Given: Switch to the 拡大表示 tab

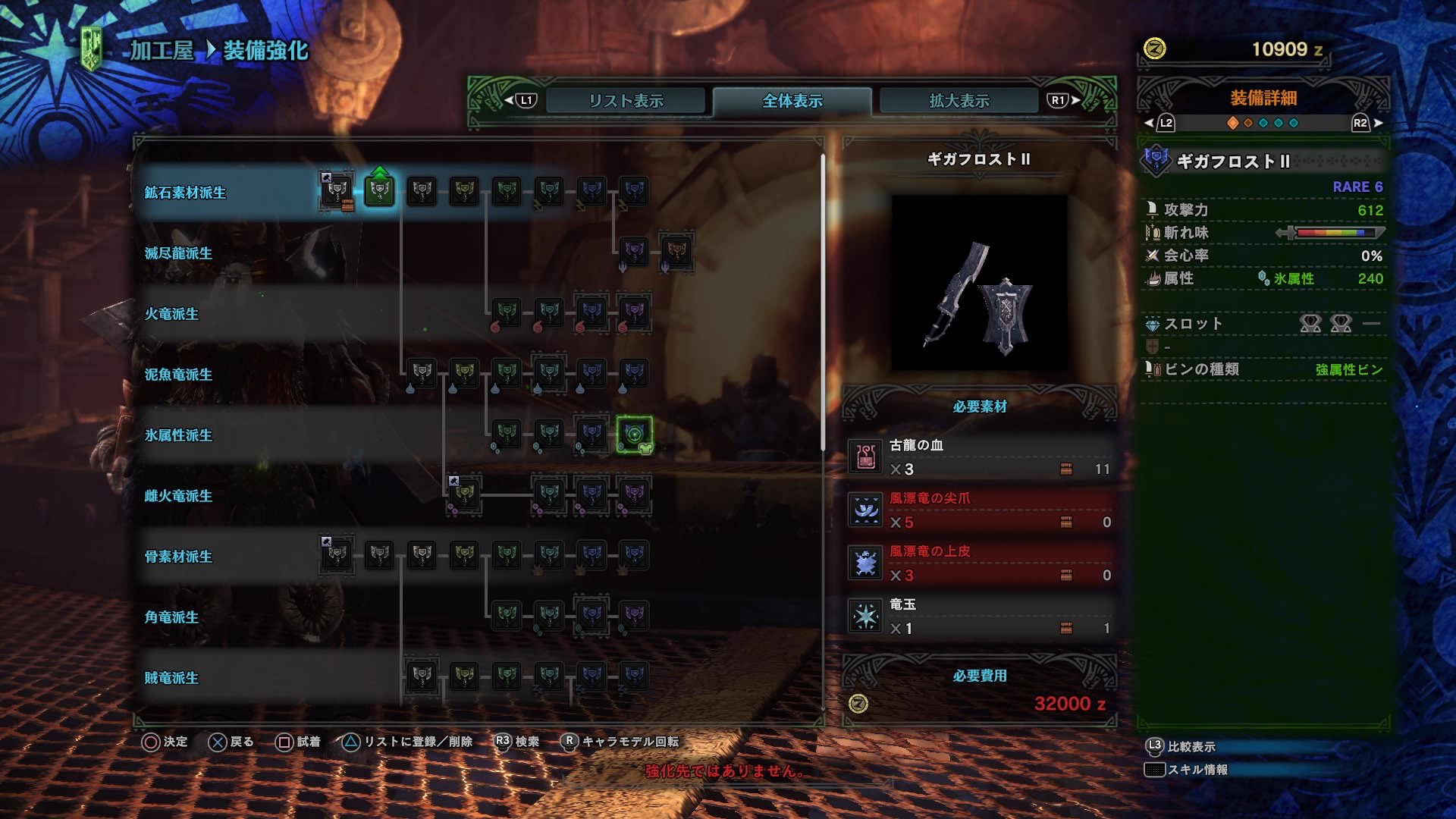Looking at the screenshot, I should 958,99.
